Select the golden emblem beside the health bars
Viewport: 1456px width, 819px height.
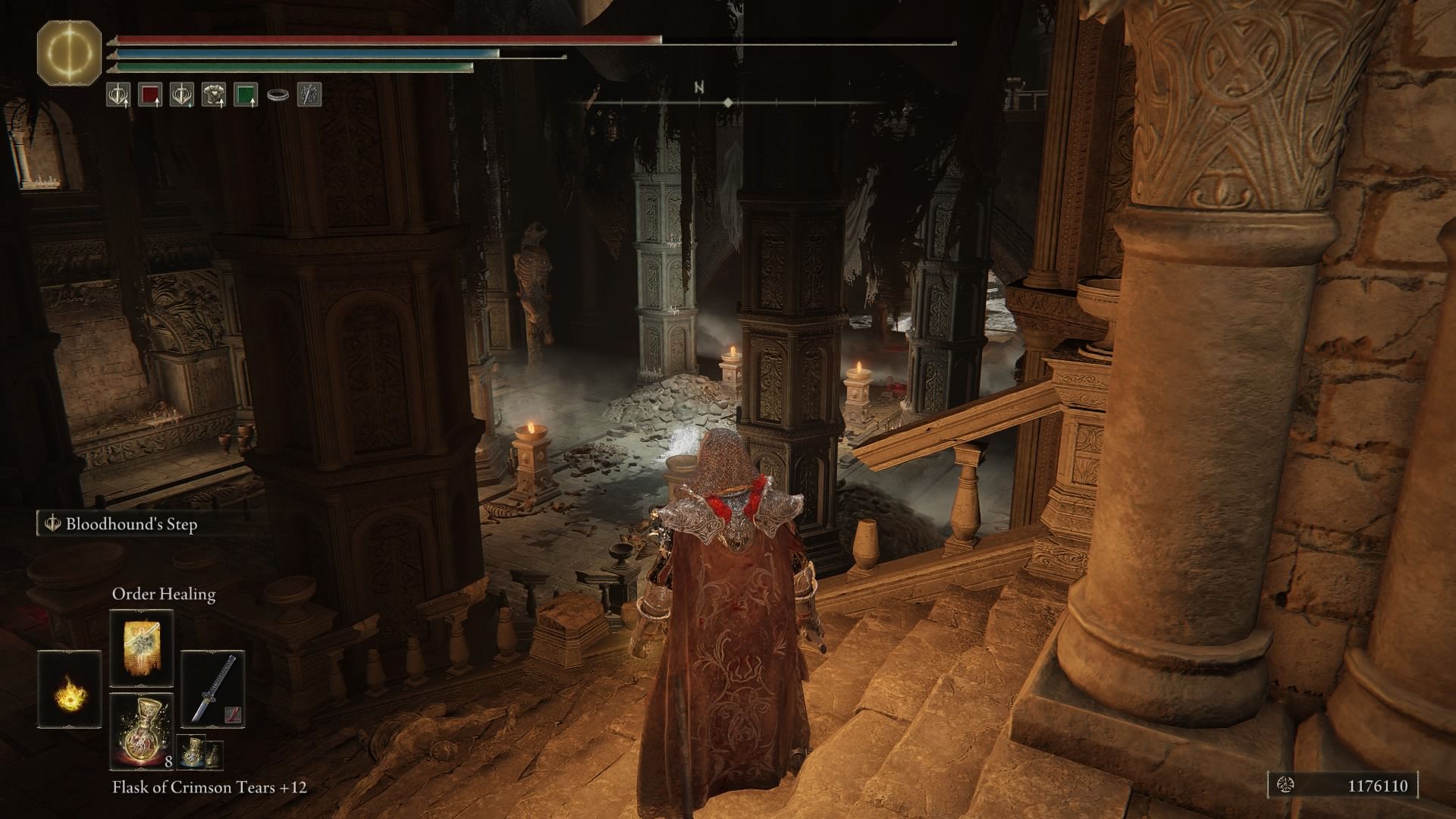coord(69,55)
